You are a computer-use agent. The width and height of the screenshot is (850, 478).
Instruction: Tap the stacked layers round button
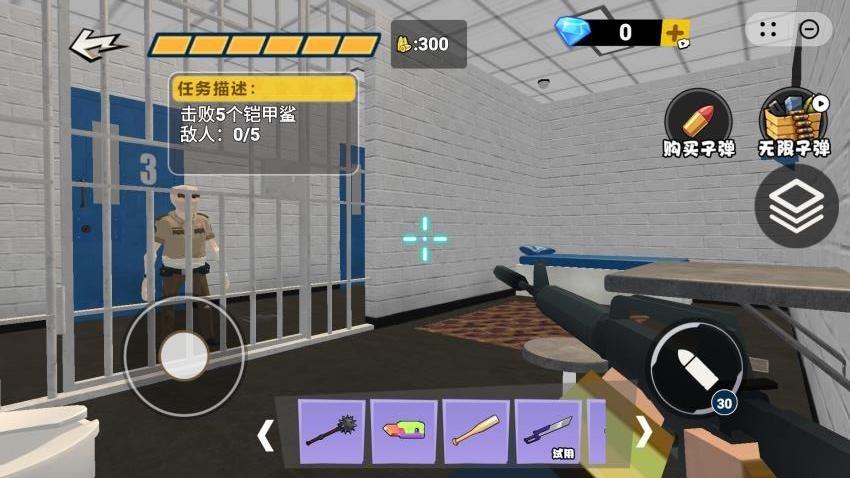(x=796, y=207)
